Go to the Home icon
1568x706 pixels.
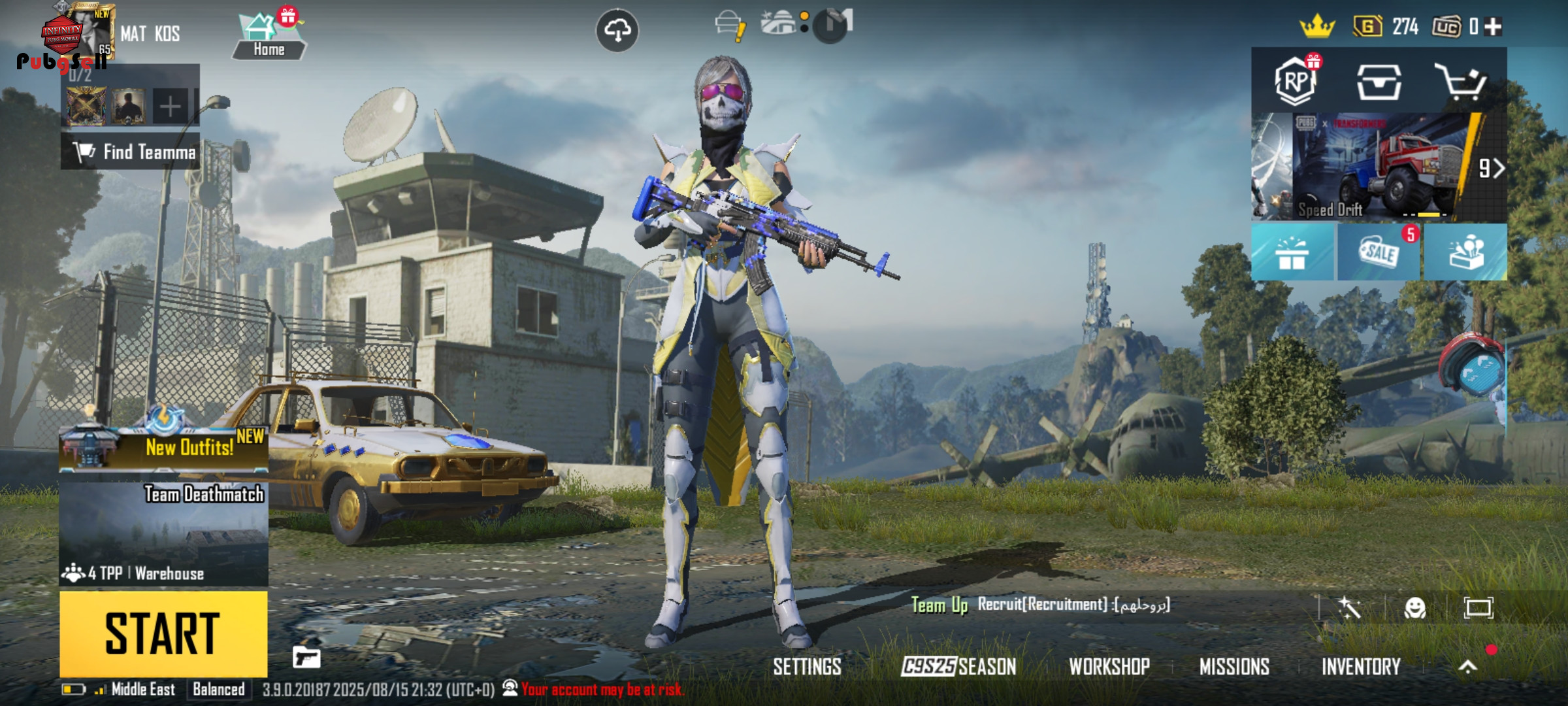click(x=269, y=37)
